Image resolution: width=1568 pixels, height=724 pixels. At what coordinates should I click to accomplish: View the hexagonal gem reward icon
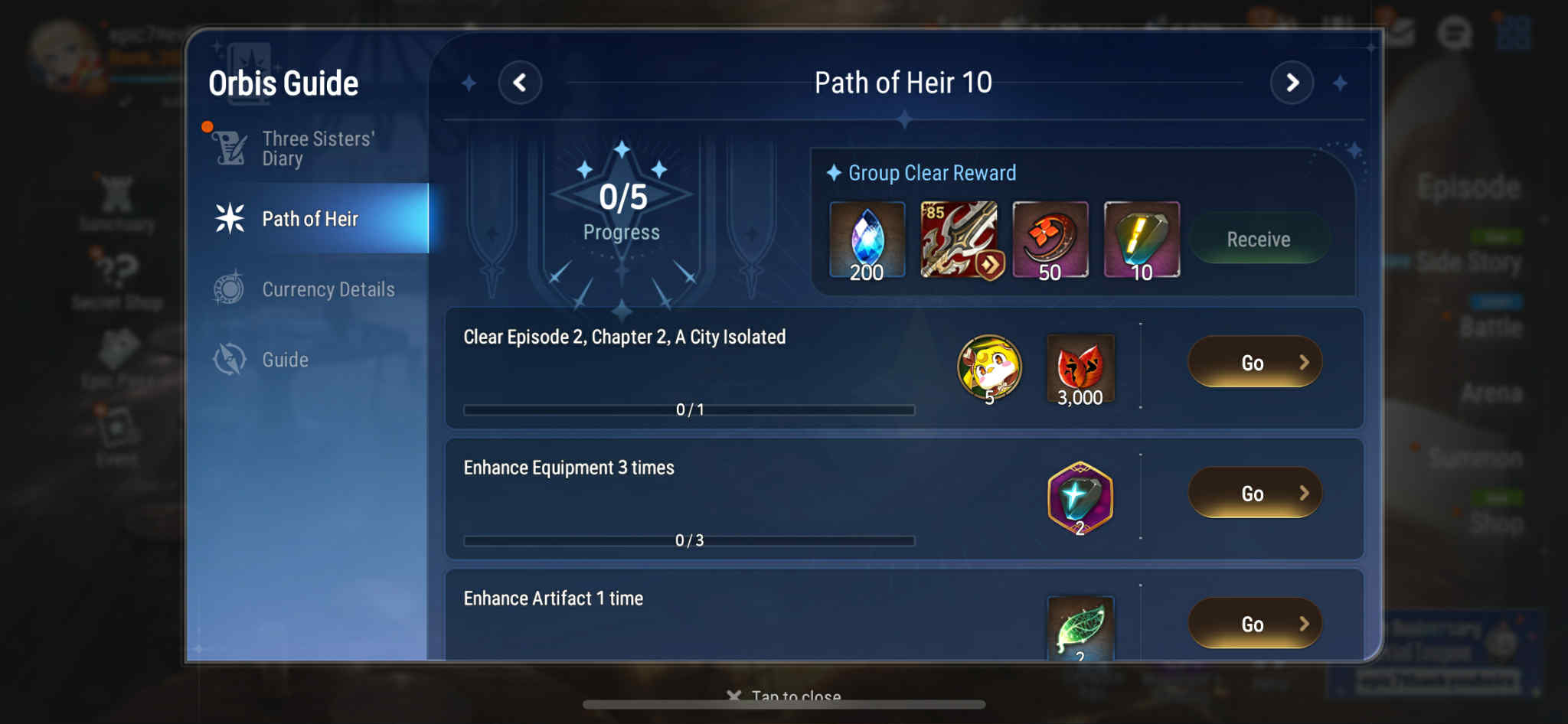(x=1080, y=498)
